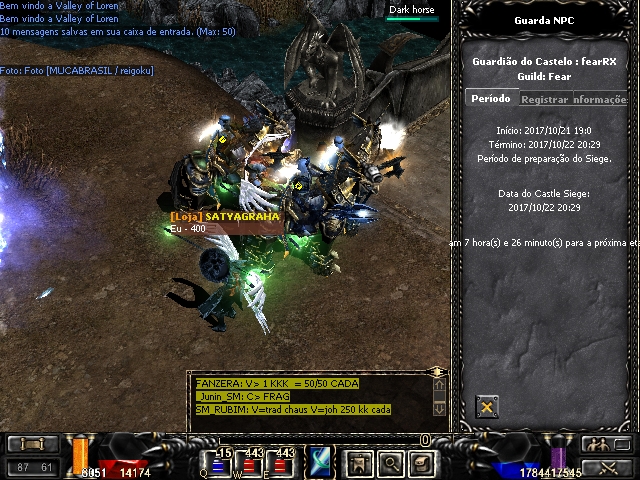Use the red potion in slot E
The image size is (640, 480).
283,464
